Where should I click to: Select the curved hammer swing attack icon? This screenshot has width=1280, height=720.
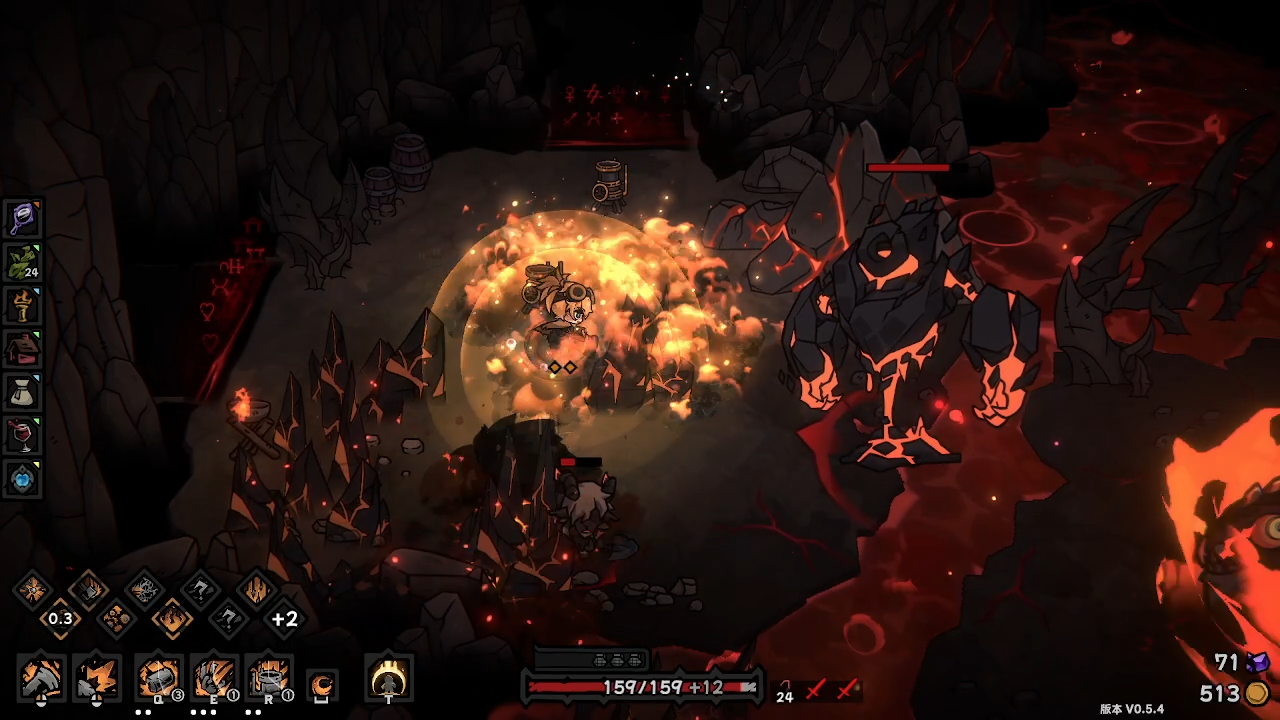click(42, 679)
